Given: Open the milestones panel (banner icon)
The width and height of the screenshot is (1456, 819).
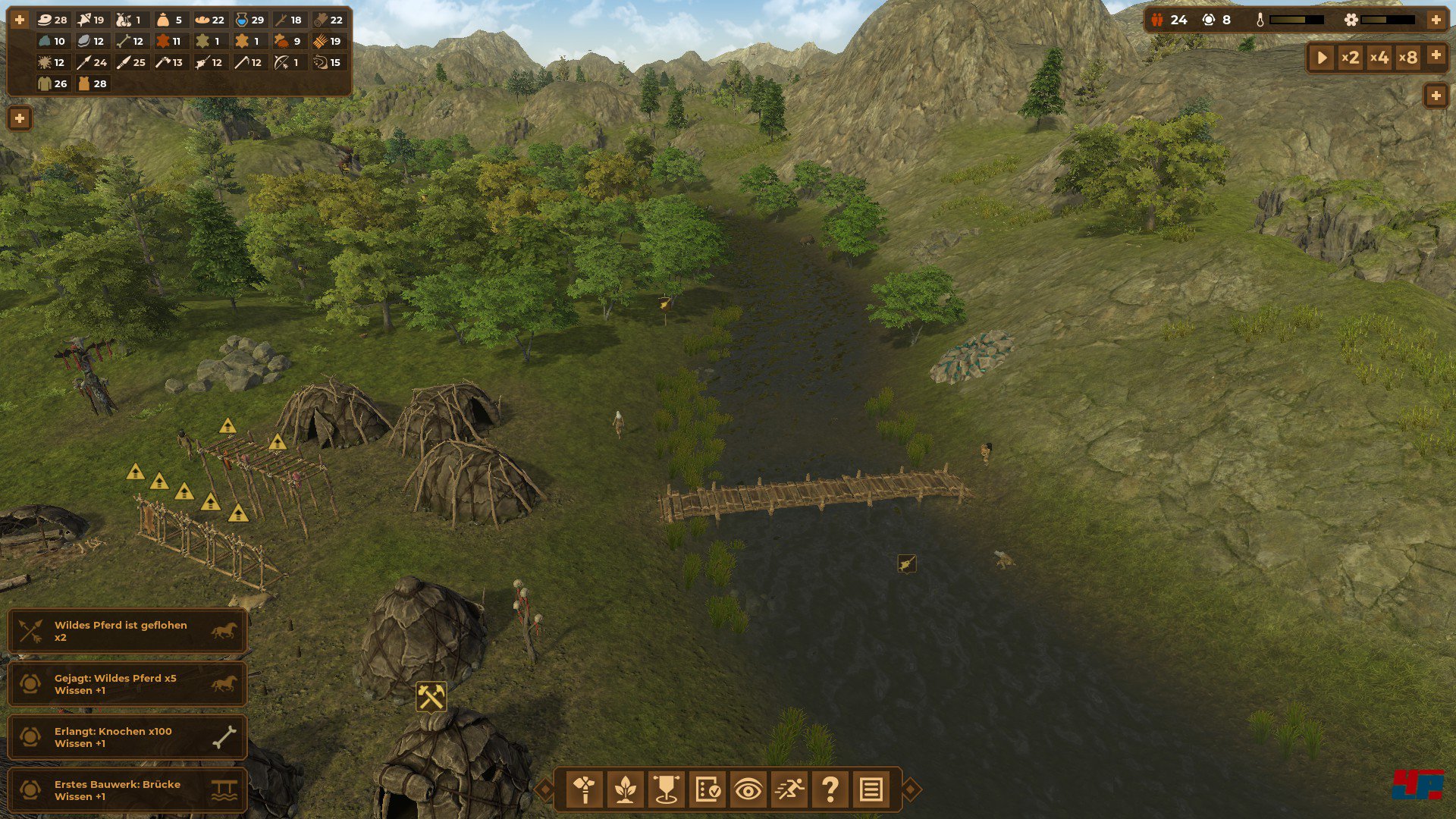Looking at the screenshot, I should tap(667, 790).
